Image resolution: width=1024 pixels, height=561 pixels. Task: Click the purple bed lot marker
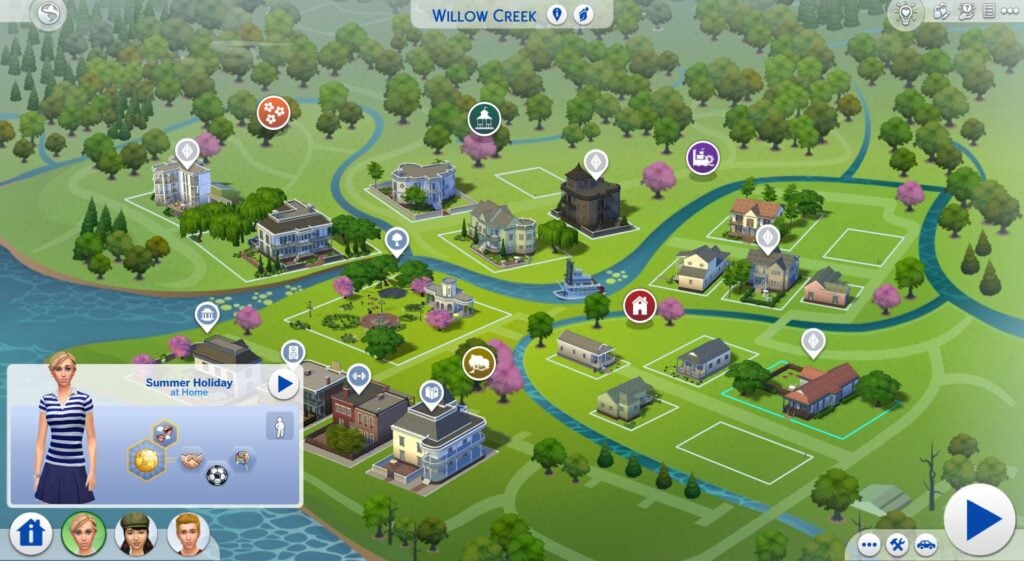(x=703, y=157)
